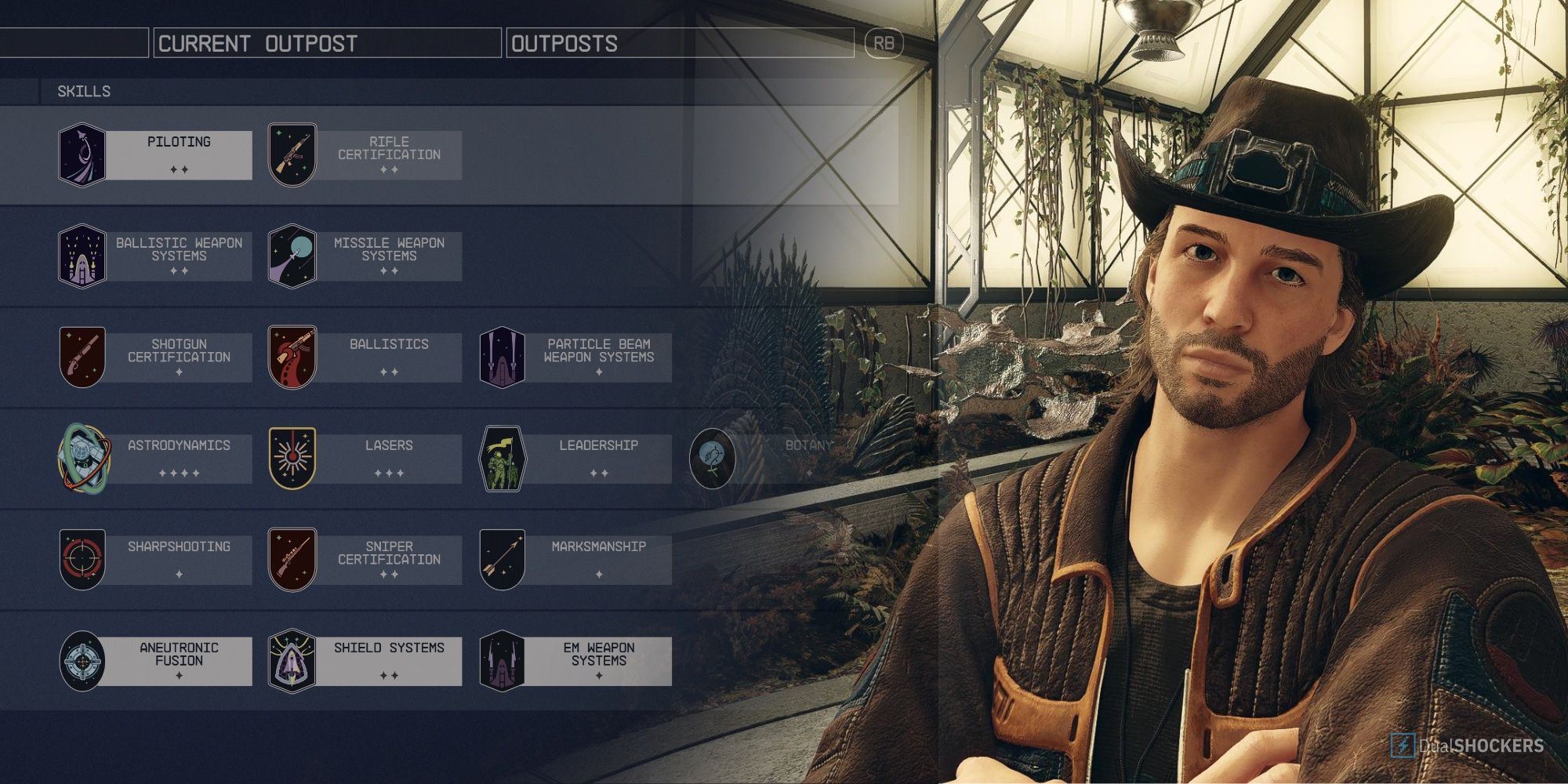Open the Ballistic Weapon Systems skill icon
The image size is (1568, 784).
click(82, 254)
